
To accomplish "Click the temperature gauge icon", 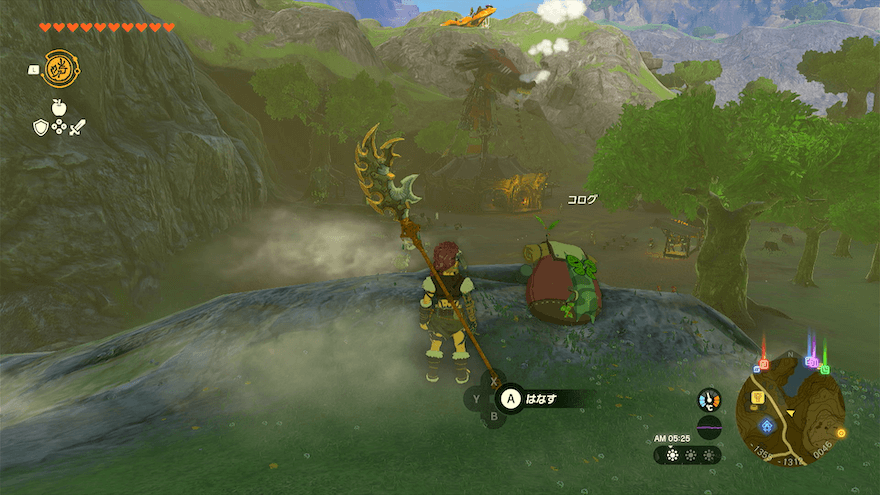I will click(709, 399).
